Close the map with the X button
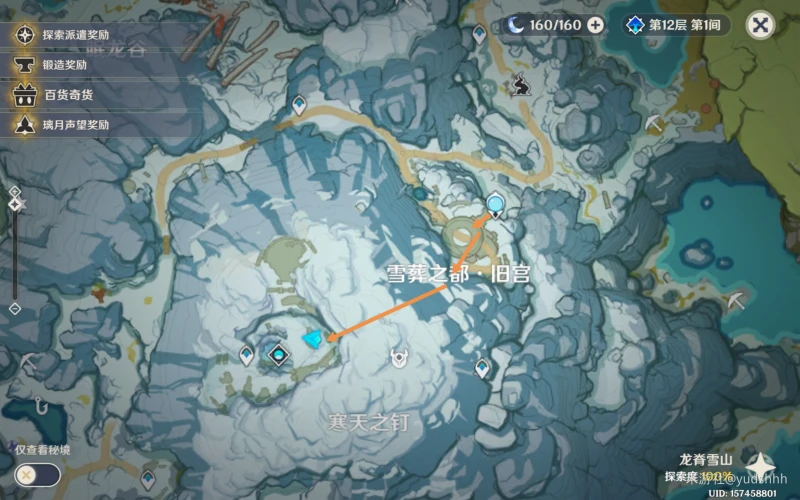 (x=761, y=26)
